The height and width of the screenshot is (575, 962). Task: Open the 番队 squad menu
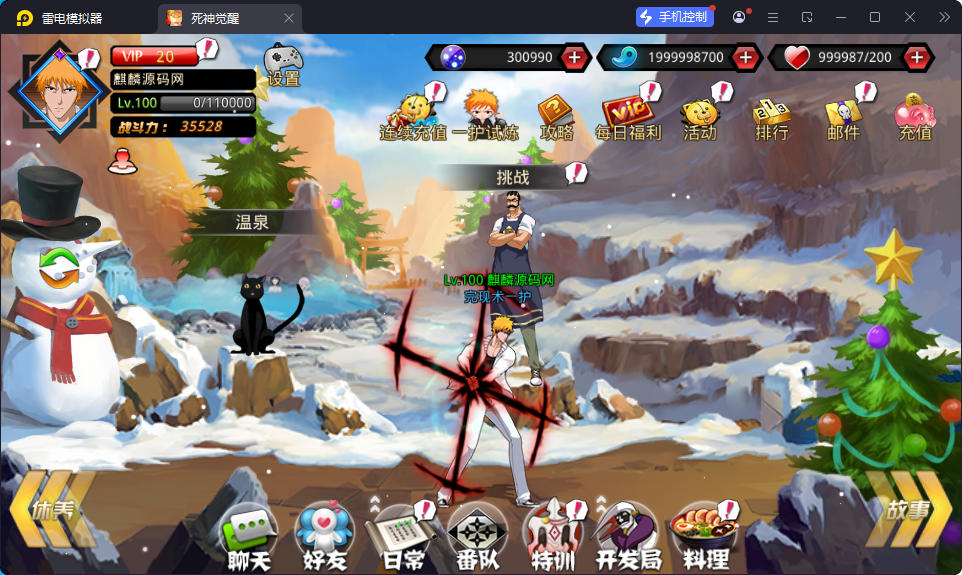coord(477,536)
